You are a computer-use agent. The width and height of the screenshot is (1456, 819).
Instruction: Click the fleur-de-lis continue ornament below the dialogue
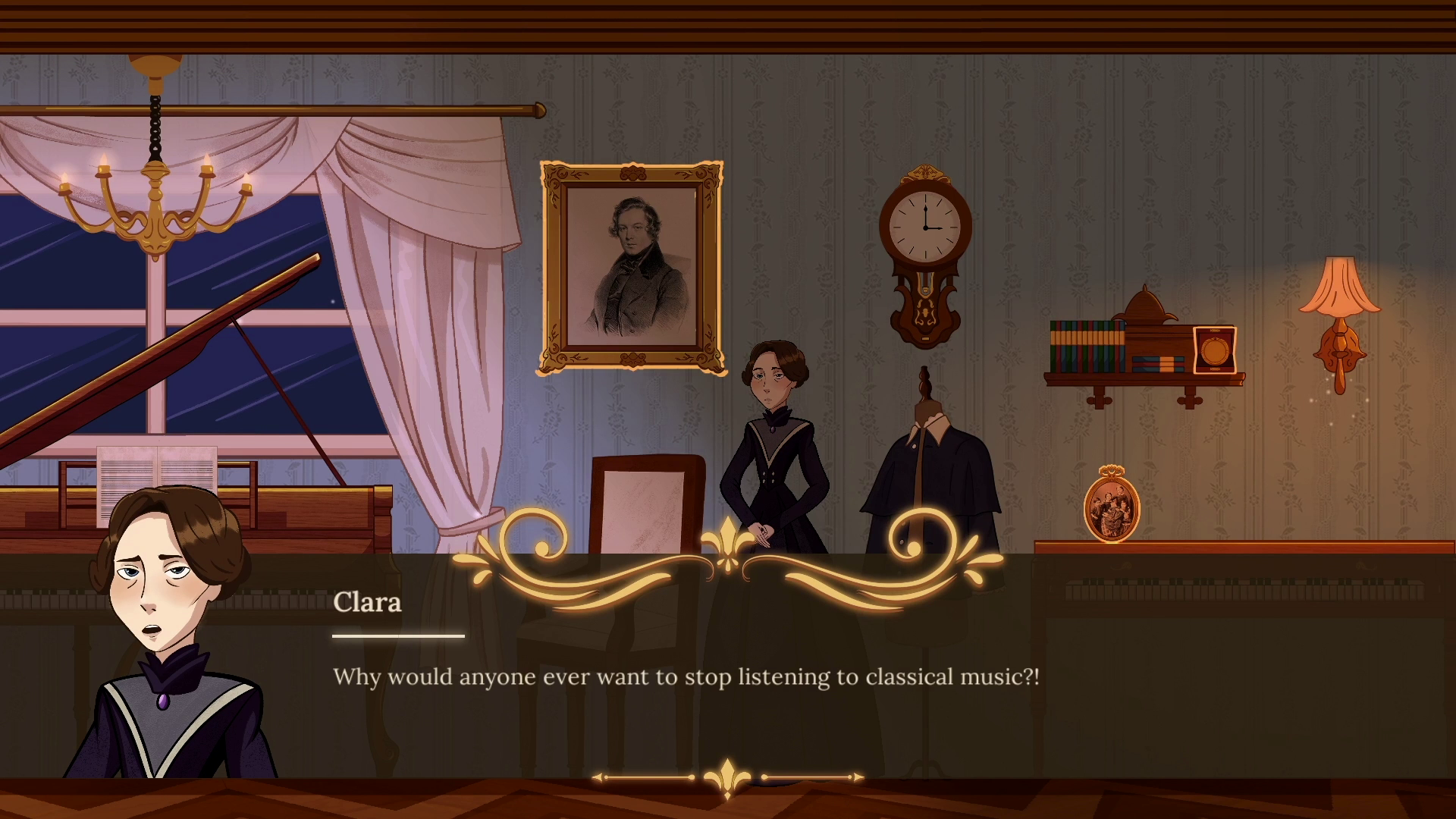pos(727,778)
